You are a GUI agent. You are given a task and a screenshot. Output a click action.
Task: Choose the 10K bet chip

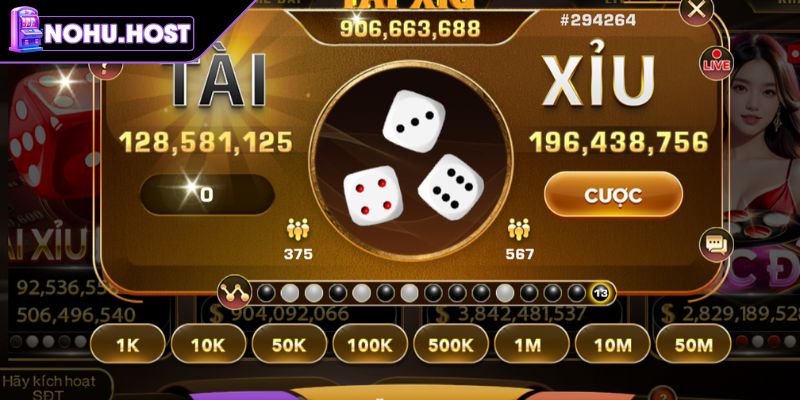point(207,346)
